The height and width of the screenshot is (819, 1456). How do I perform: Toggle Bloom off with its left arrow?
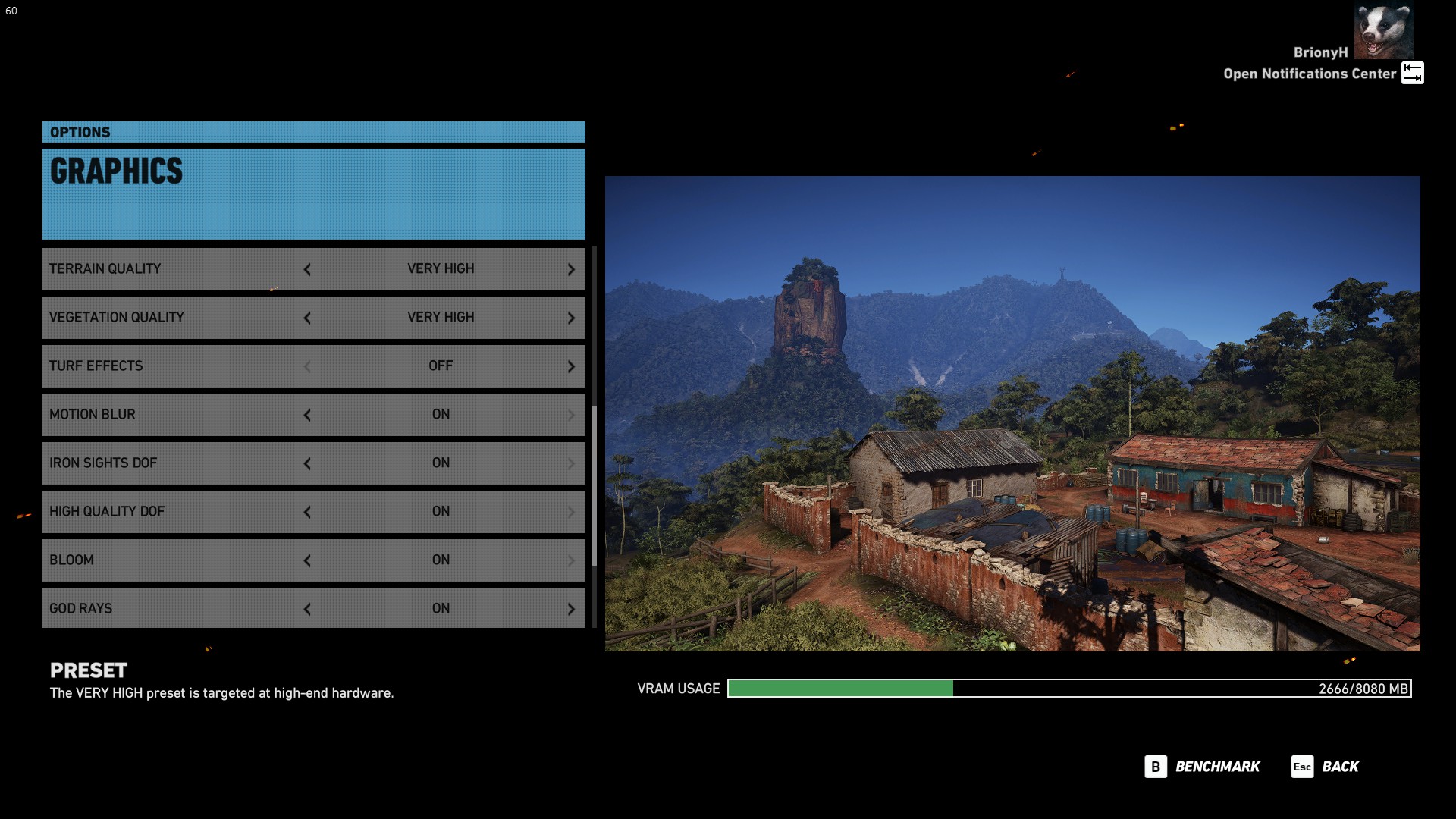(307, 560)
